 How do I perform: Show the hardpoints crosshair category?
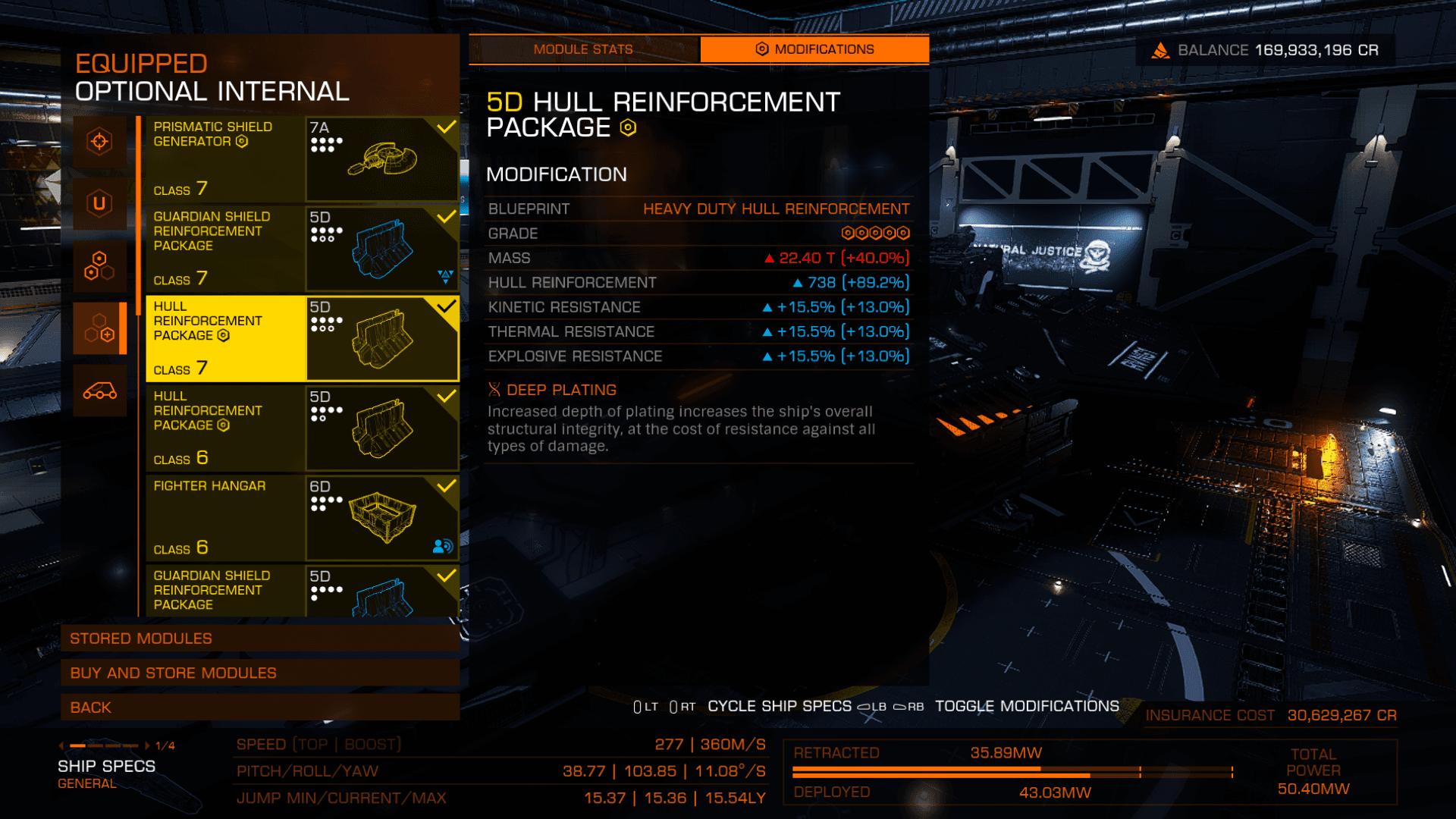[99, 142]
